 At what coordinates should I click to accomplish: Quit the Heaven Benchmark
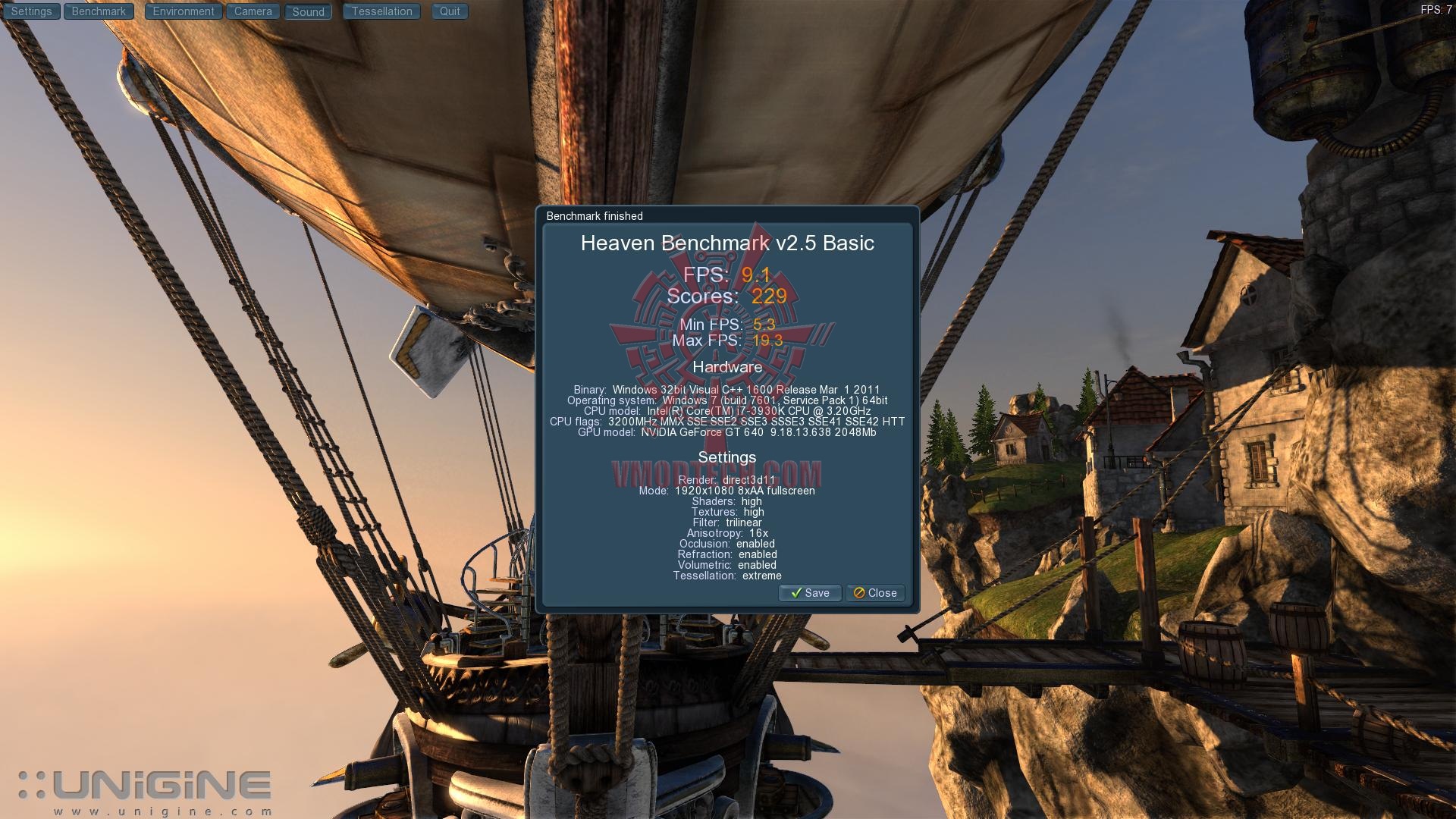point(450,11)
